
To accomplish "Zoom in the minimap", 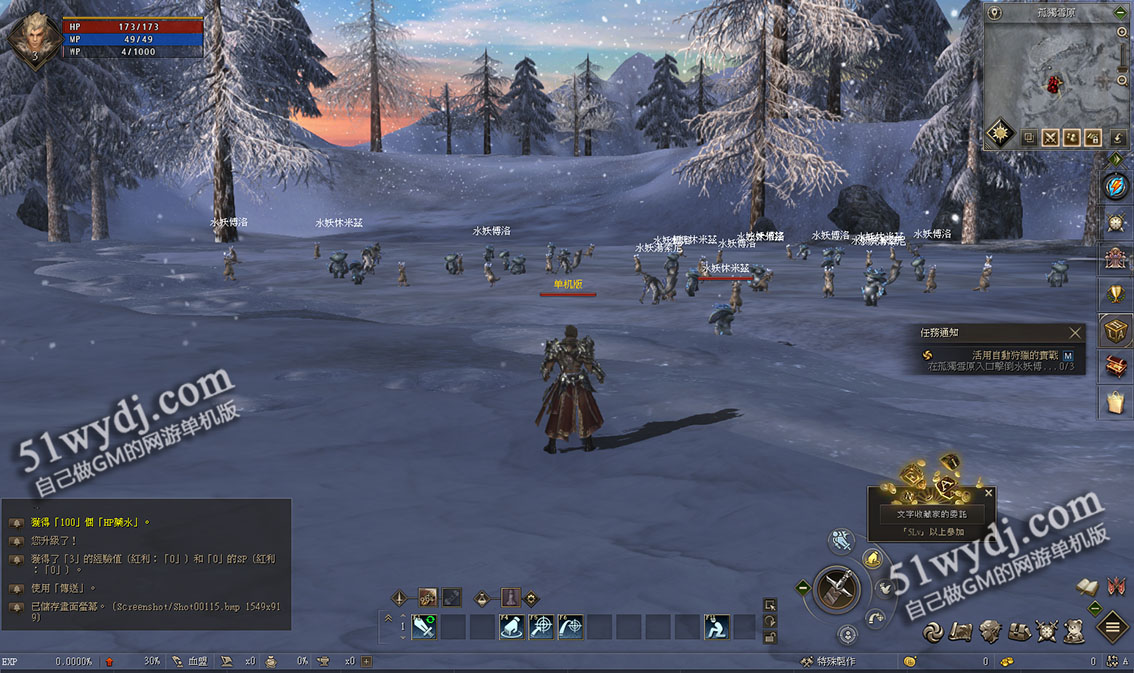I will 1122,32.
